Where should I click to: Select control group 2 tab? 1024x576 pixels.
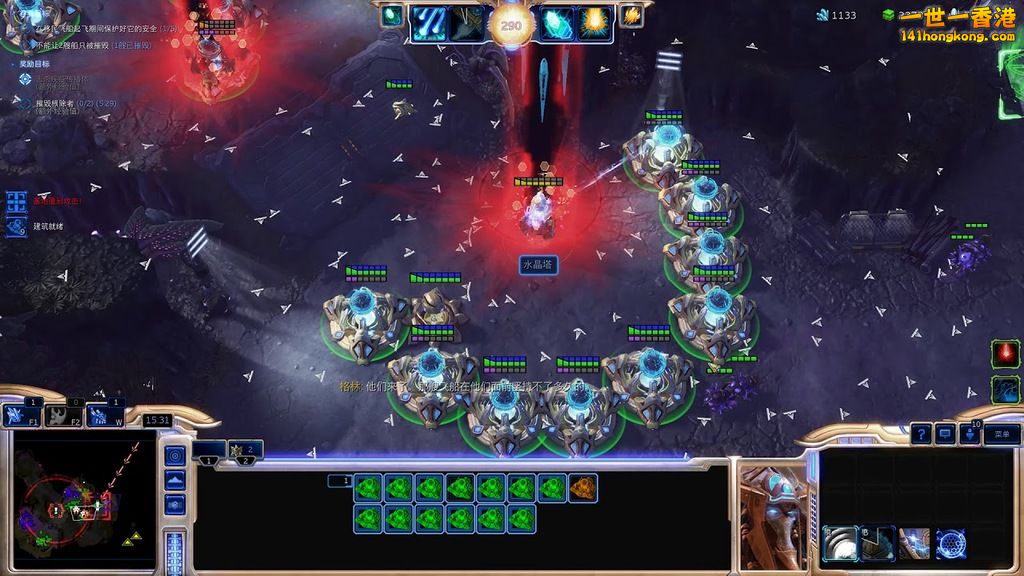[245, 451]
